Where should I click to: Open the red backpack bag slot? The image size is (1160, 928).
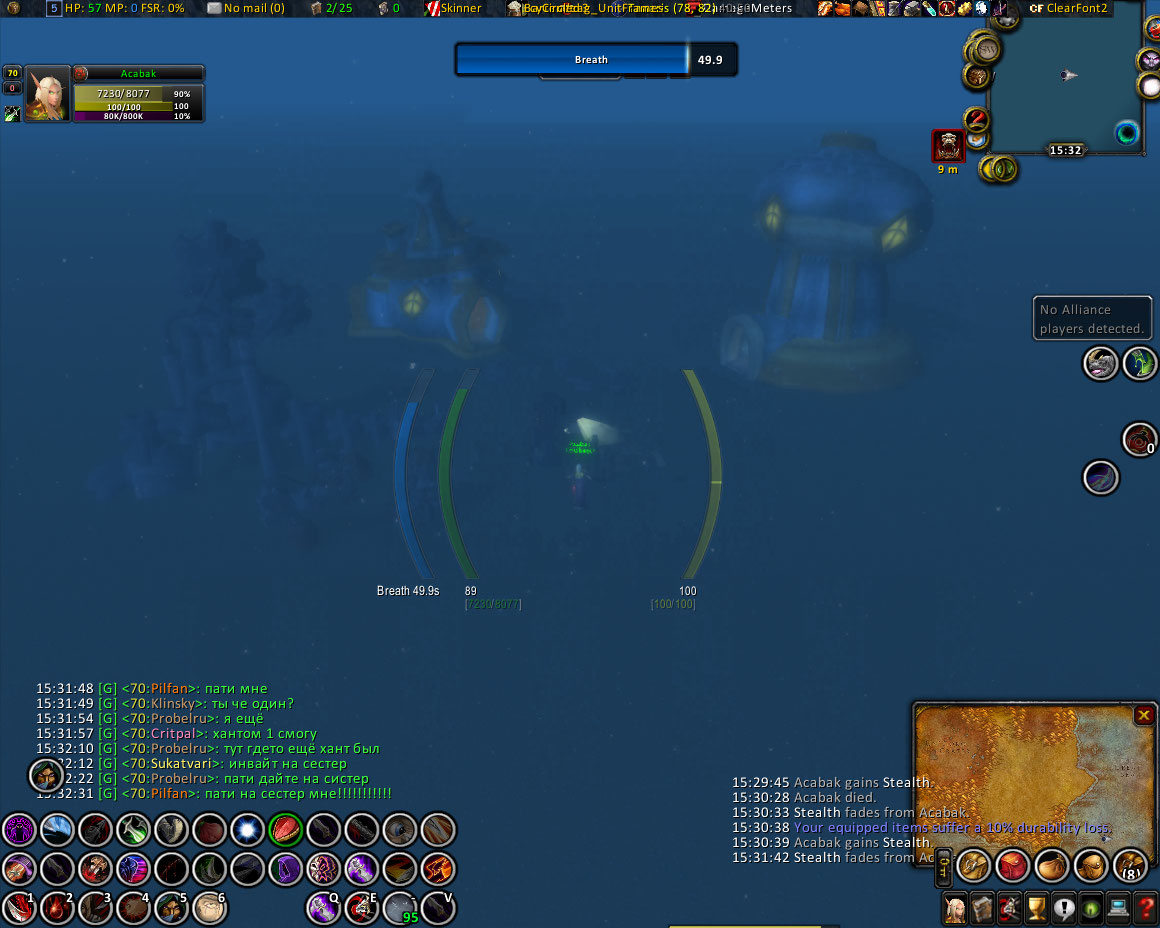[x=1012, y=866]
